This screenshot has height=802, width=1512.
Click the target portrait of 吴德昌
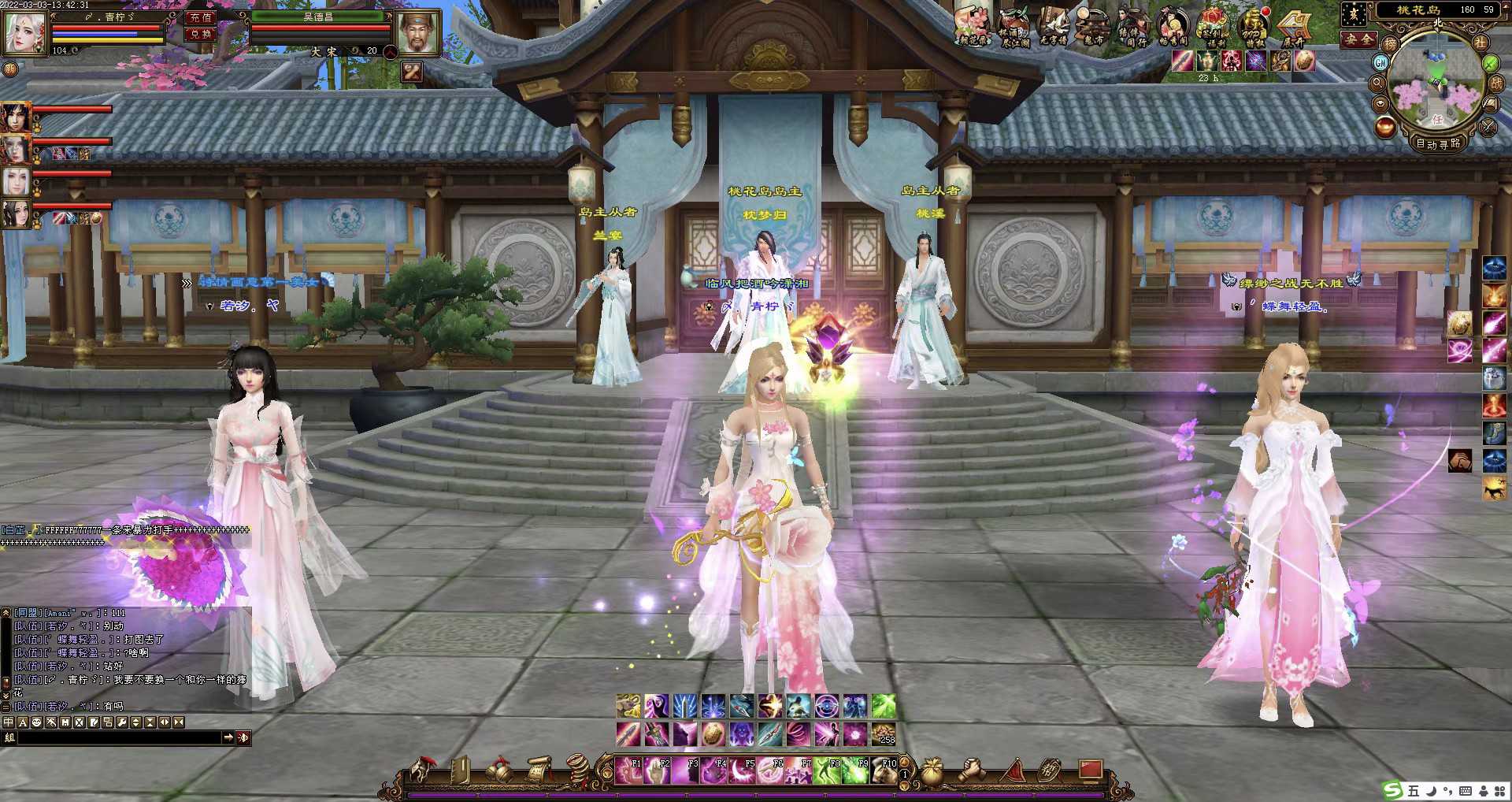pyautogui.click(x=418, y=33)
